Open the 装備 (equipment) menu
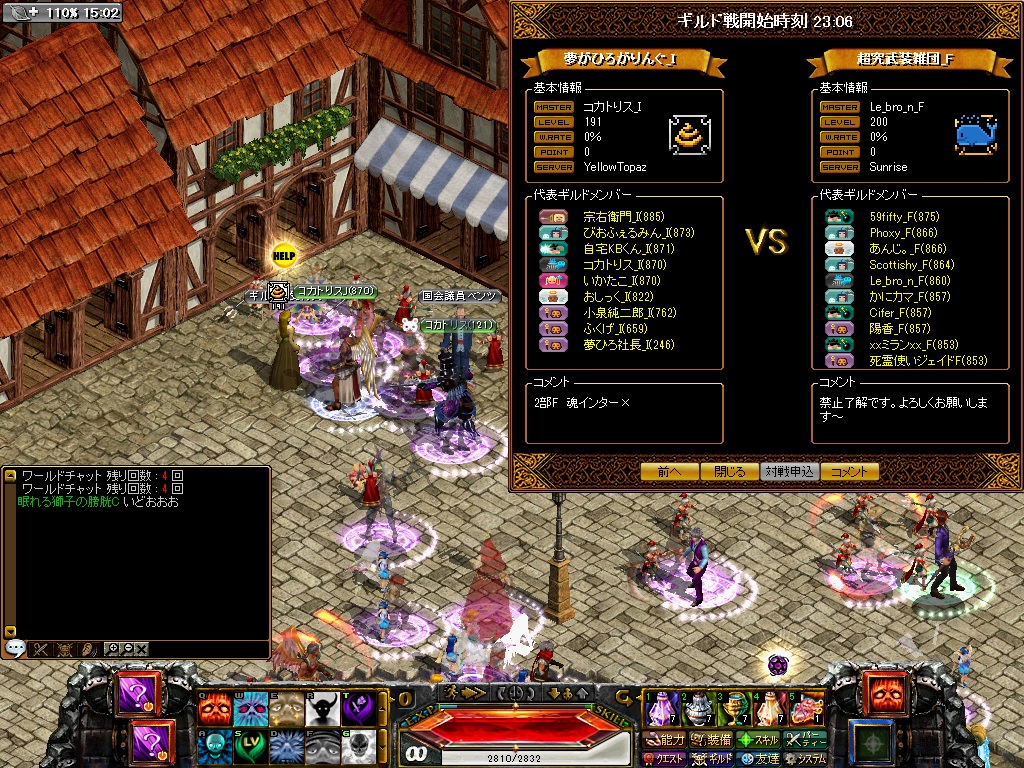Screen dimensions: 1024x768 click(x=711, y=740)
